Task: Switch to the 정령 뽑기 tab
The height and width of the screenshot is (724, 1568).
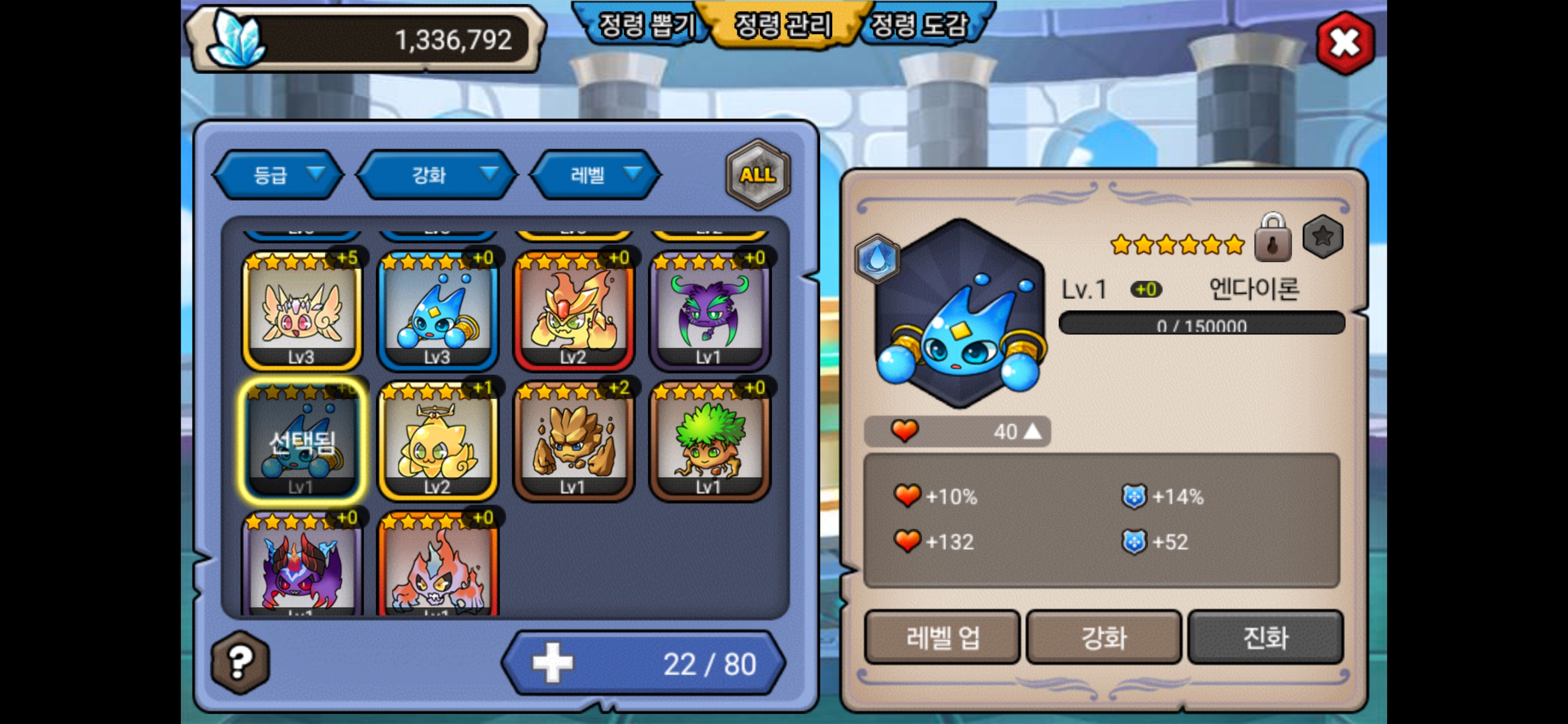Action: click(x=646, y=26)
